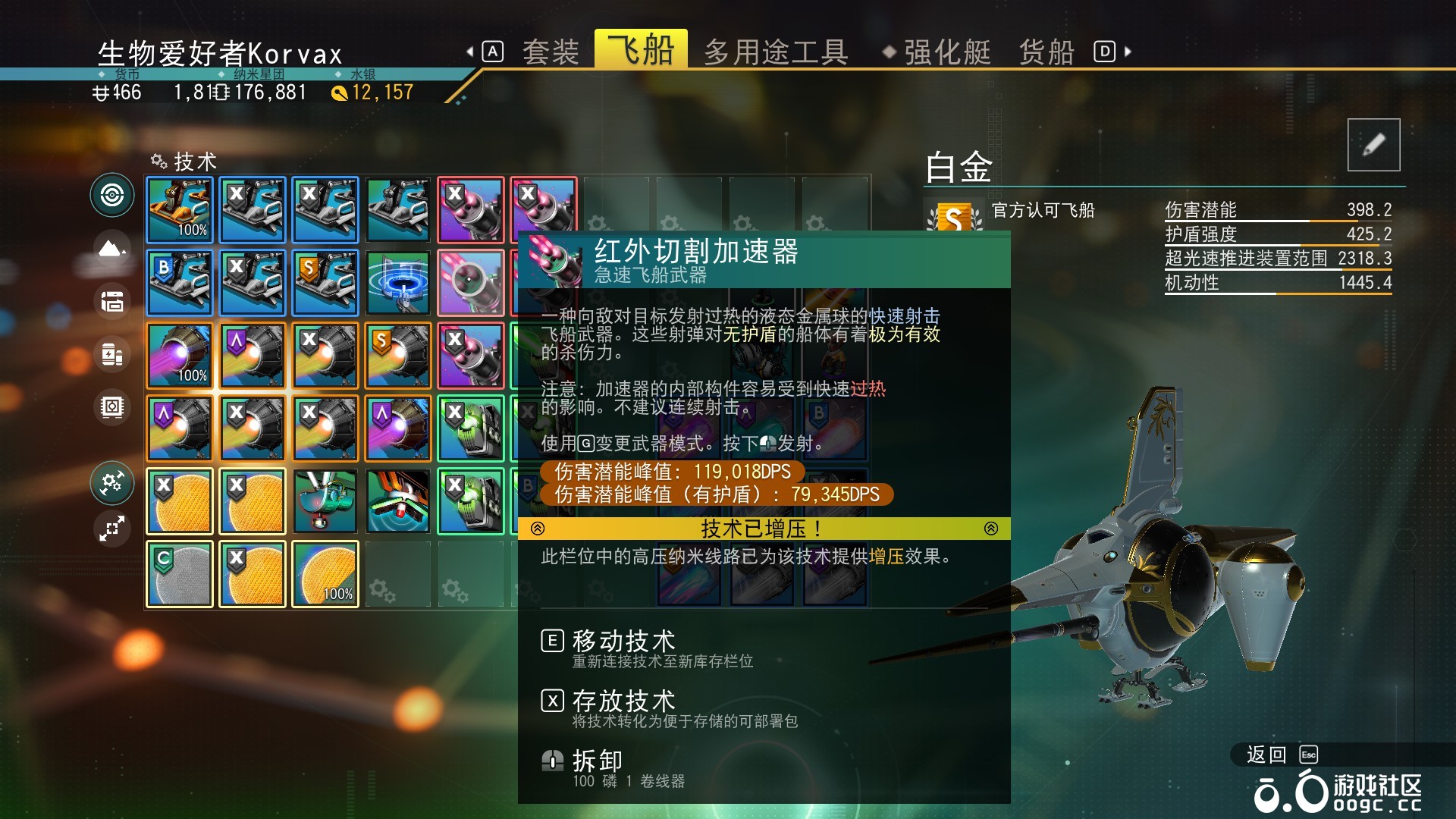Collapse the 技术已增压 bar via left chevron
The height and width of the screenshot is (819, 1456).
point(538,529)
